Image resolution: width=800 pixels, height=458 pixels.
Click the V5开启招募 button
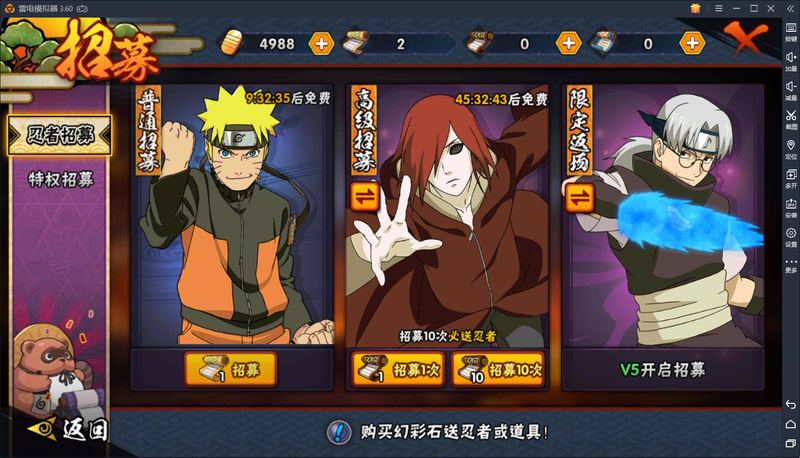click(x=662, y=370)
